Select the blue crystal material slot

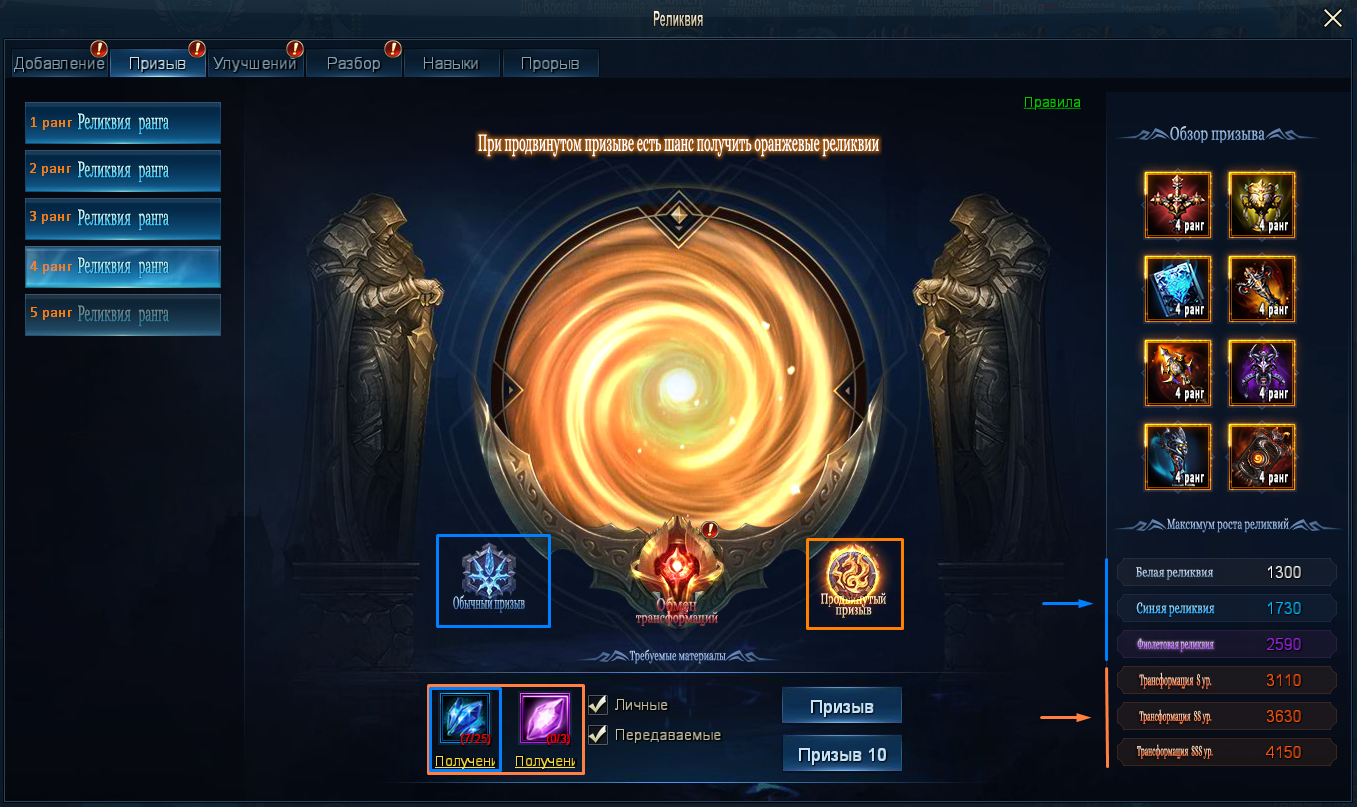coord(465,719)
